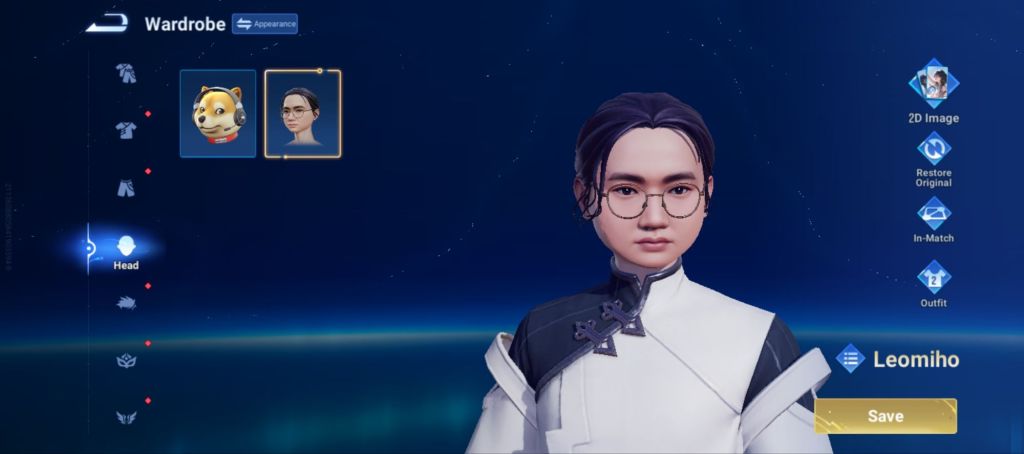This screenshot has height=454, width=1024.
Task: Click Restore Original icon
Action: [934, 150]
